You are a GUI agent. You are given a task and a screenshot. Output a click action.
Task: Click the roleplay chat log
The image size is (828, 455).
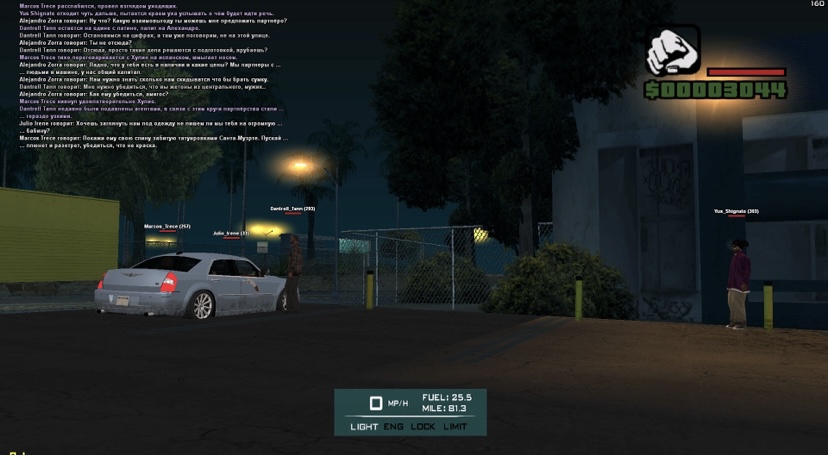[x=150, y=75]
